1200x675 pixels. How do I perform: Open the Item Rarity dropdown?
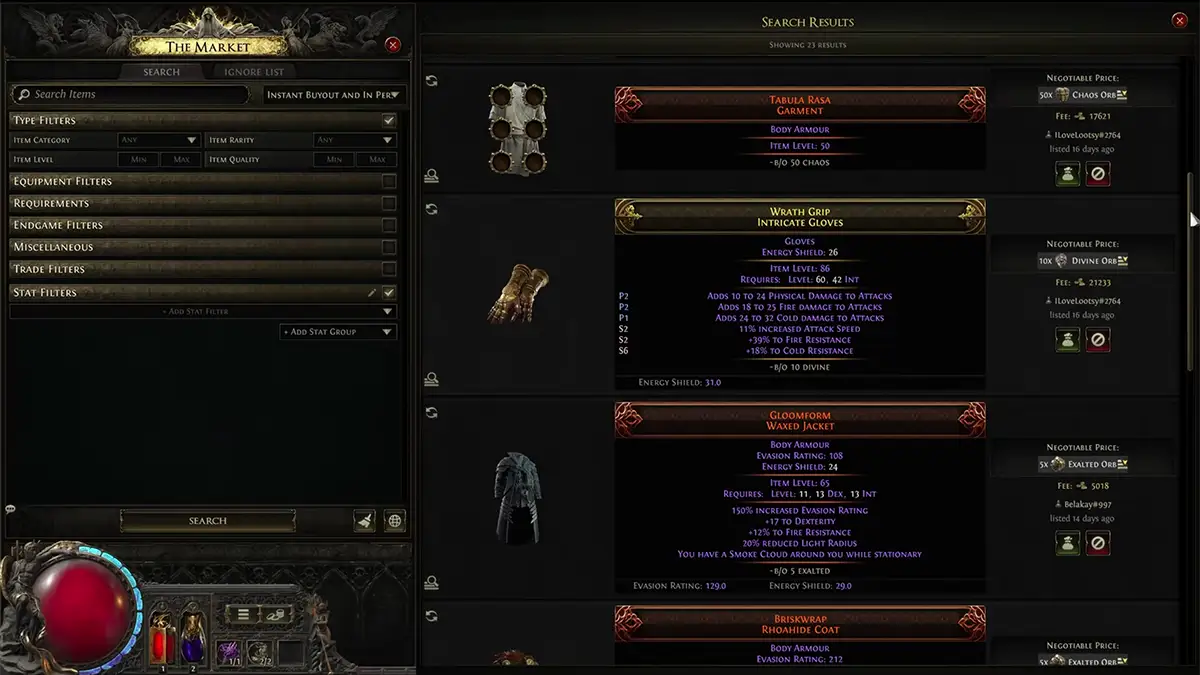point(355,140)
